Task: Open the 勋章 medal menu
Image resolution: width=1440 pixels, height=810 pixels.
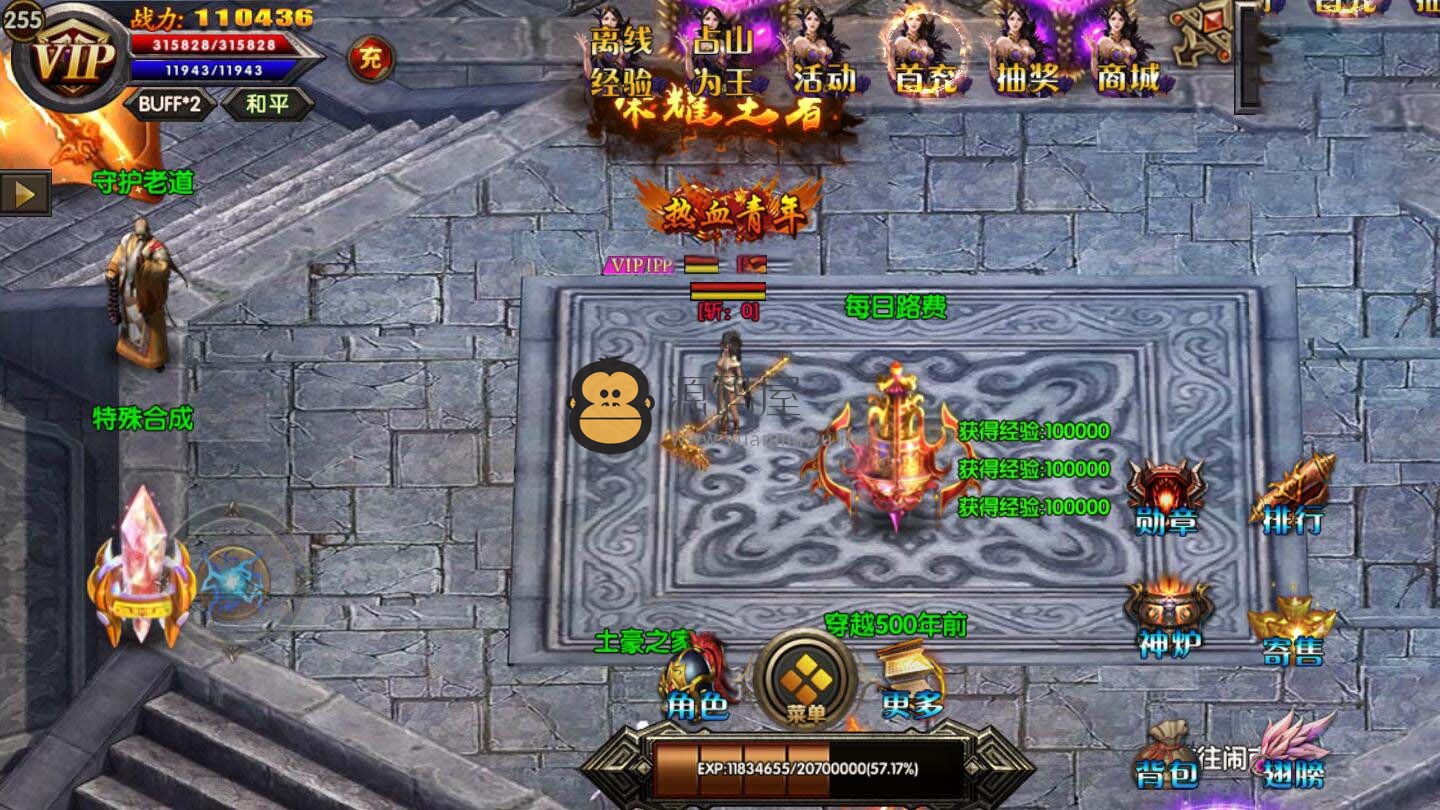Action: tap(1166, 497)
